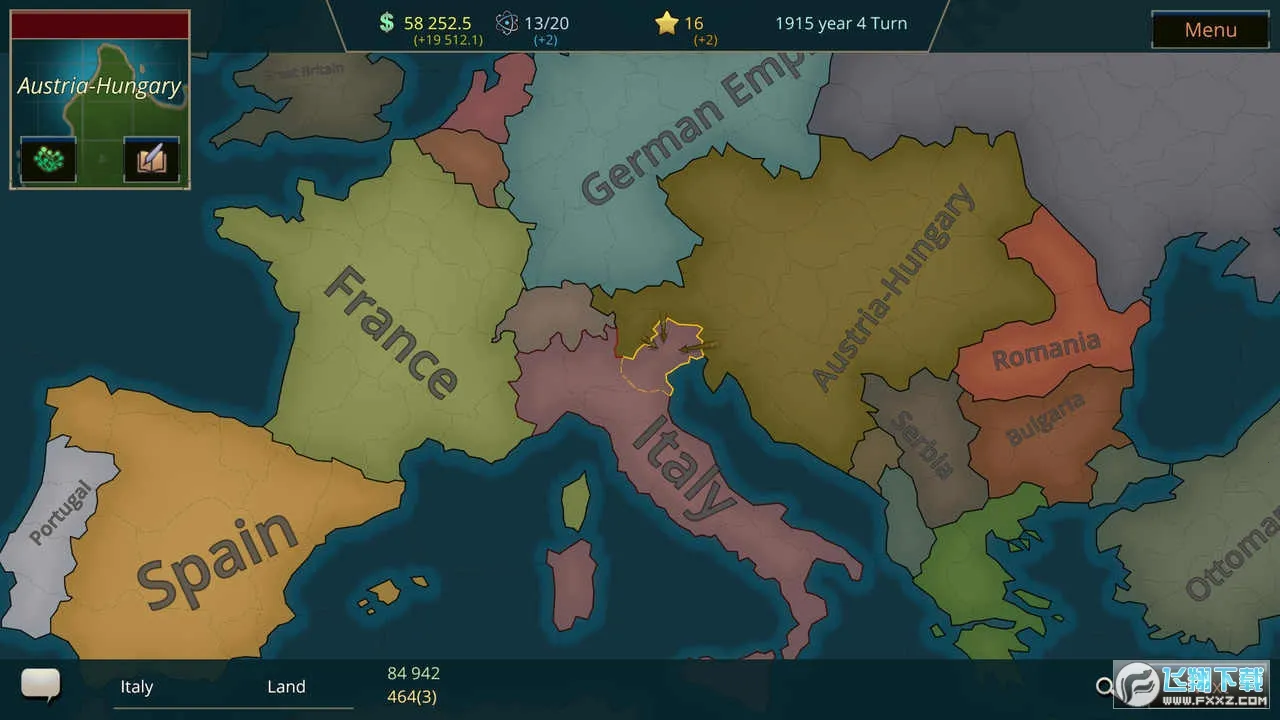Click the Italy label in the status bar
Viewport: 1280px width, 720px height.
coord(137,687)
